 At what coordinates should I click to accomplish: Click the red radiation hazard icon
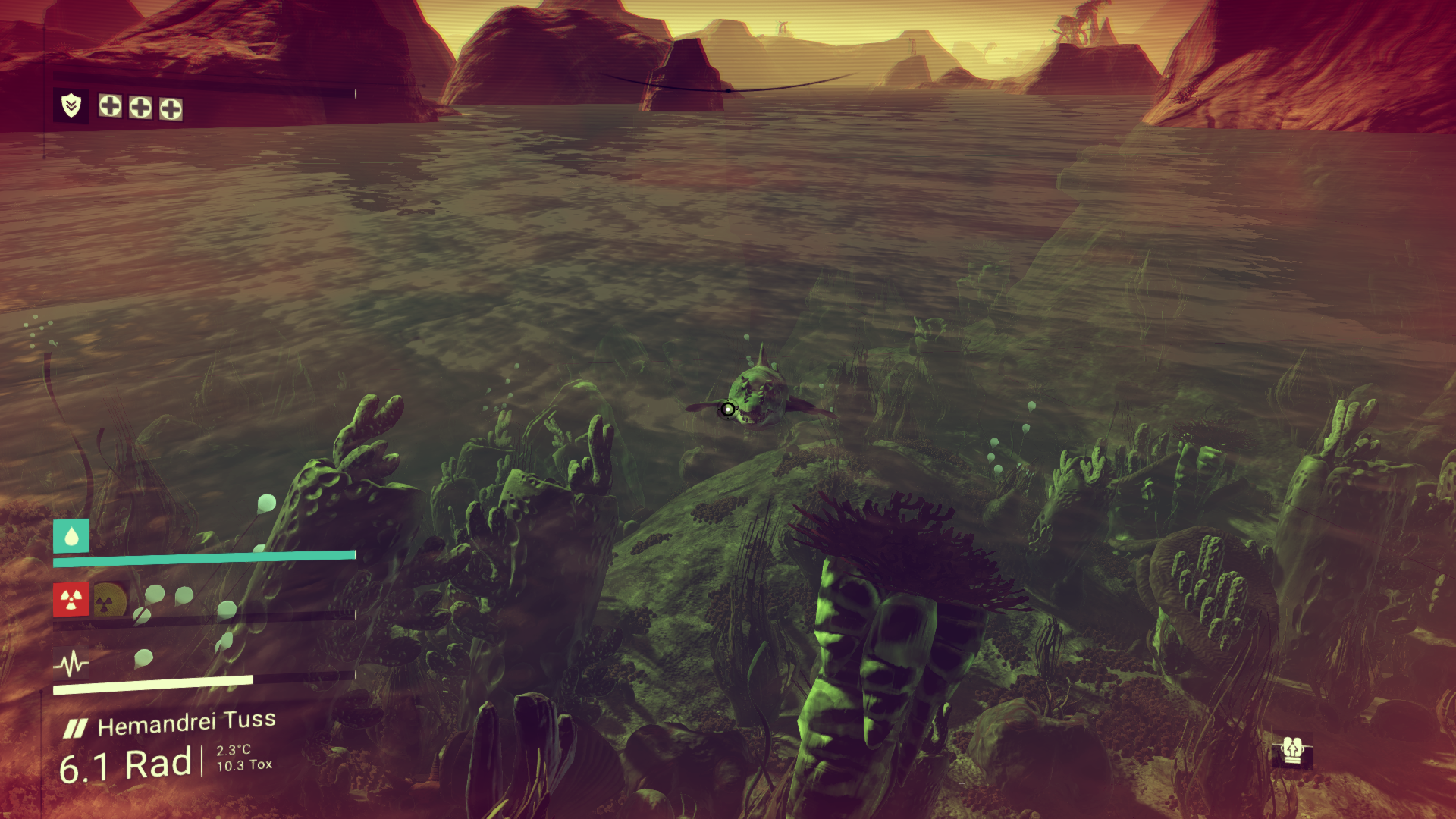point(71,601)
